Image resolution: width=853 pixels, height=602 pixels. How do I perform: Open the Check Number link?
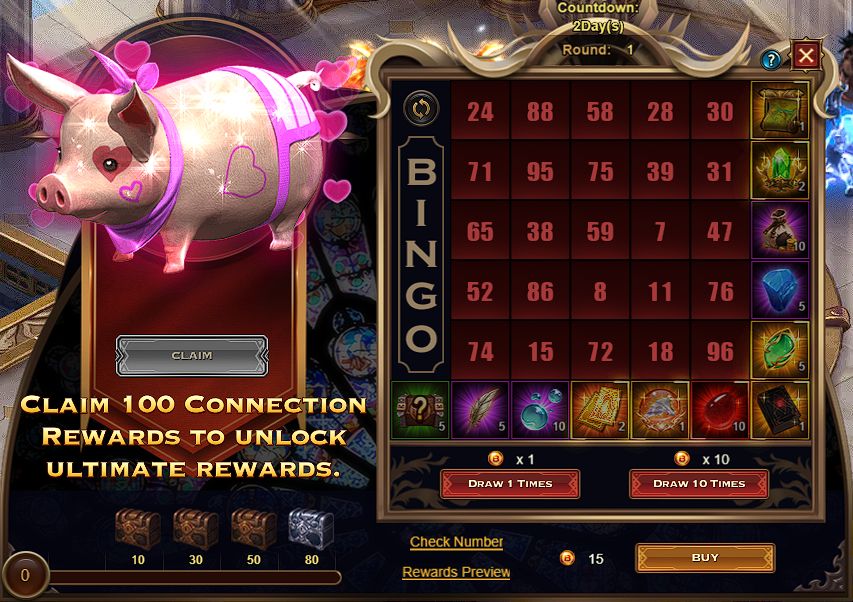[x=456, y=542]
